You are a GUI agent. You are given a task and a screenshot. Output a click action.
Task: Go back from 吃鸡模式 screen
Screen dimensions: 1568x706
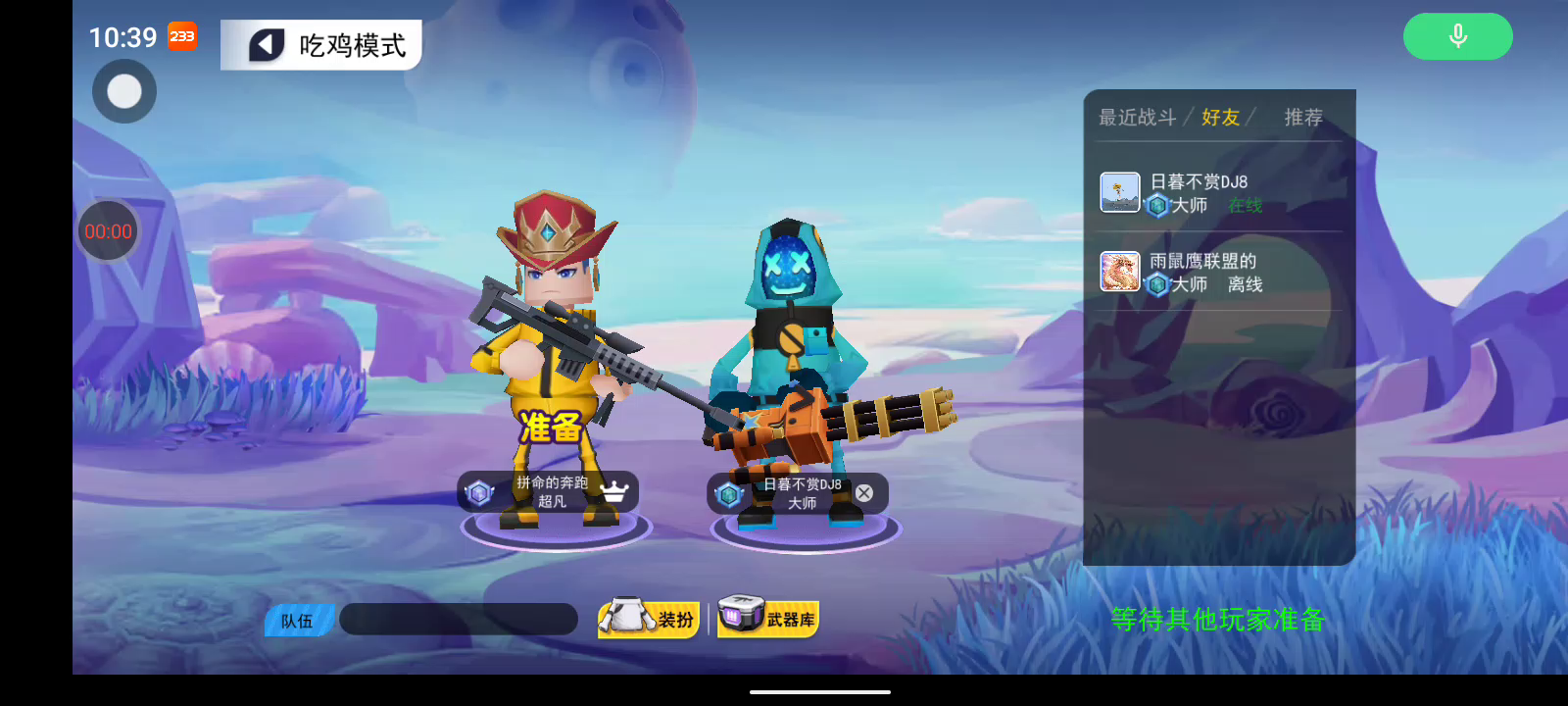point(267,45)
